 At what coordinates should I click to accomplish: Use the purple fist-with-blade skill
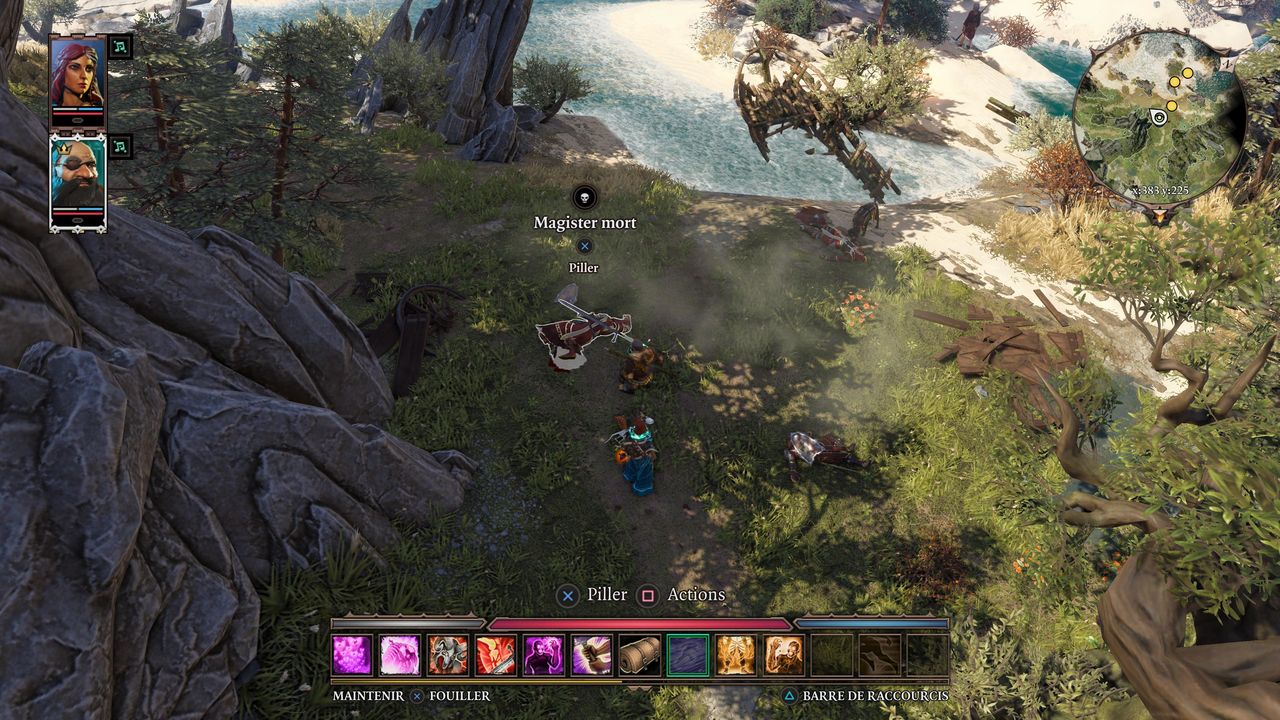(592, 655)
